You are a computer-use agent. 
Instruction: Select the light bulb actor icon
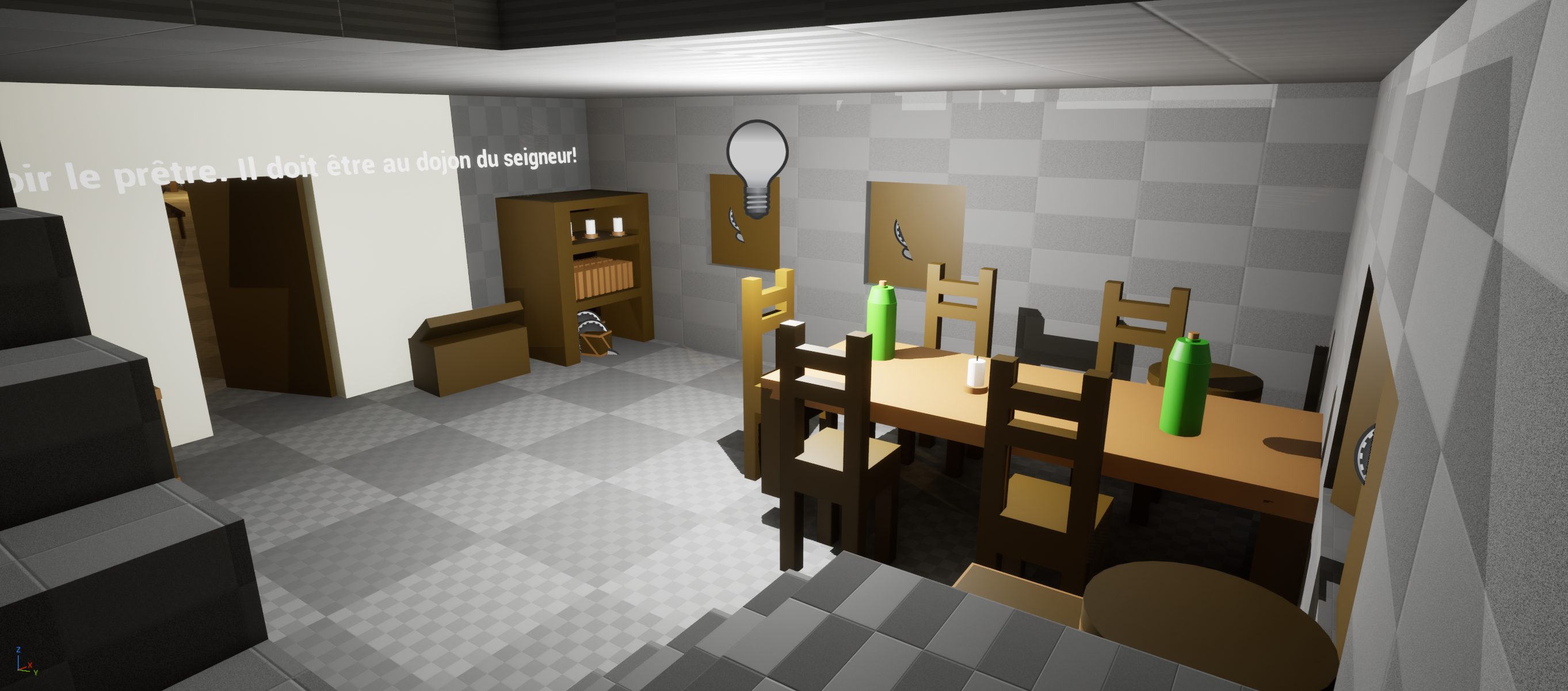[757, 165]
